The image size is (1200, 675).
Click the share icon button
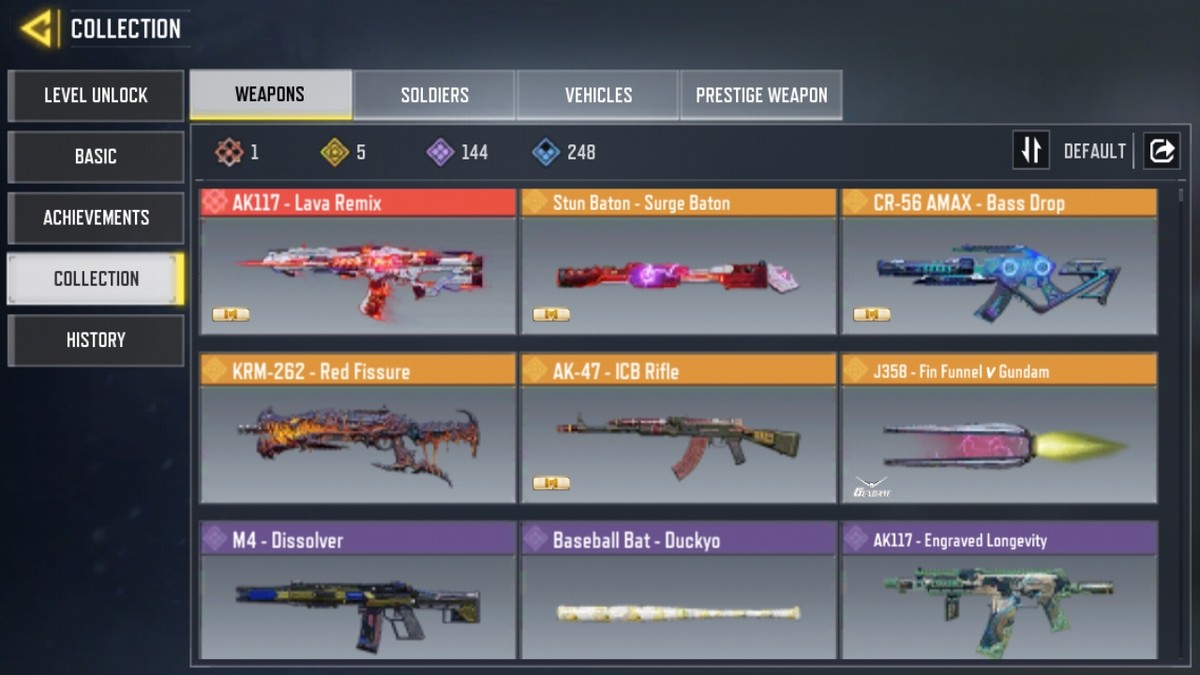point(1162,151)
